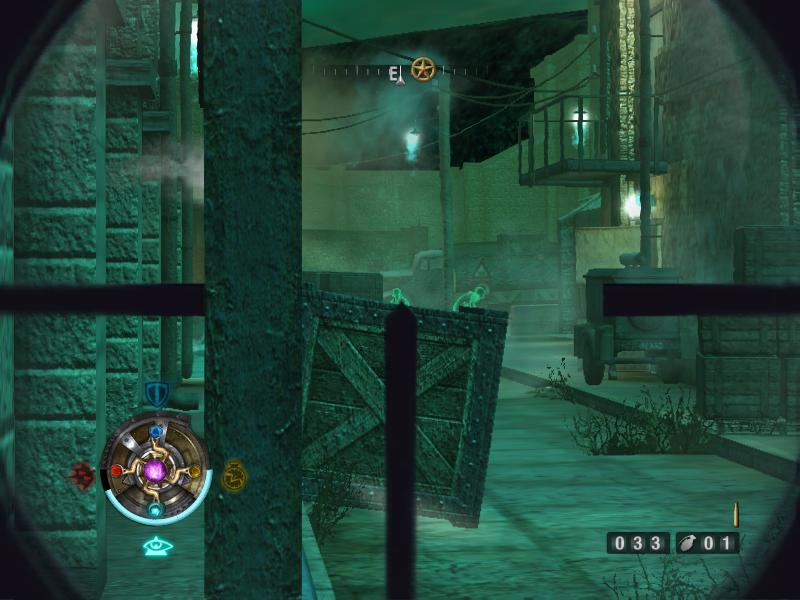The height and width of the screenshot is (600, 800).
Task: Select the blue shield veil power icon
Action: point(156,393)
